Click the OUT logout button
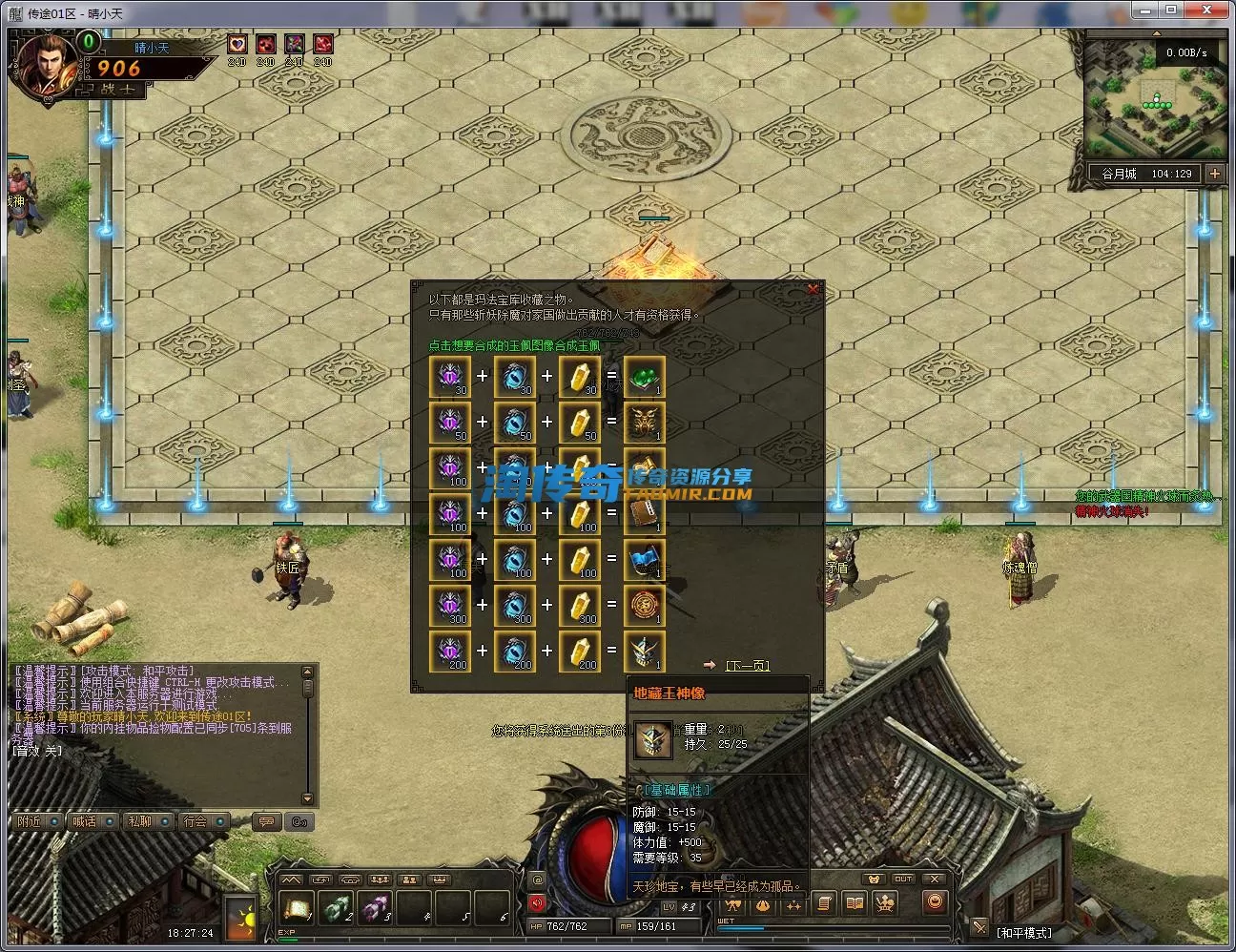The width and height of the screenshot is (1236, 952). 903,879
